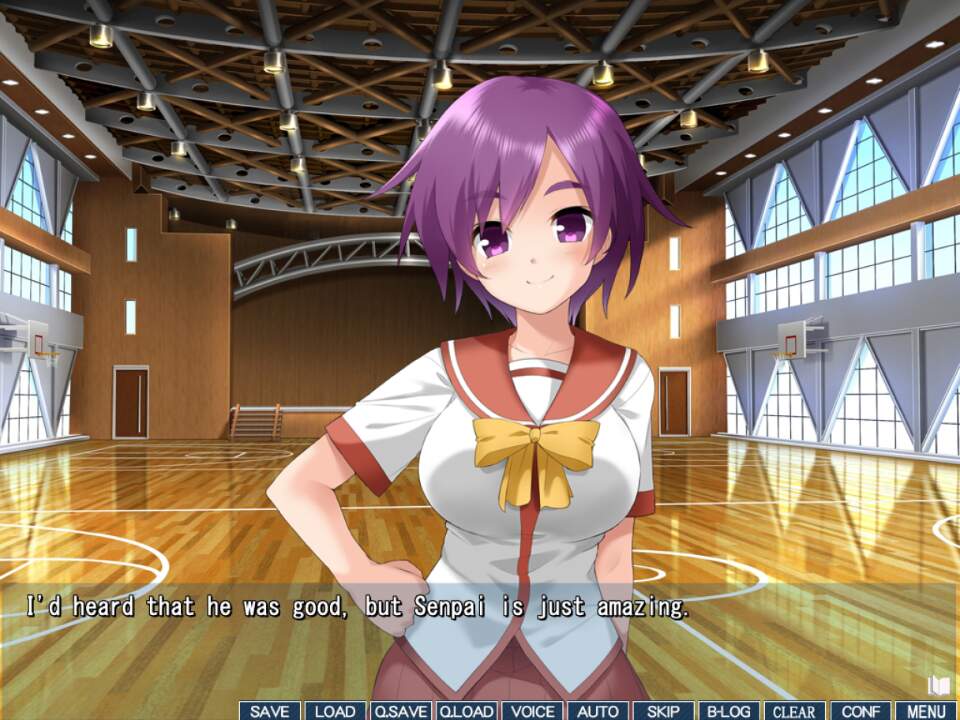Replay the line with VOICE
The height and width of the screenshot is (720, 960).
532,711
